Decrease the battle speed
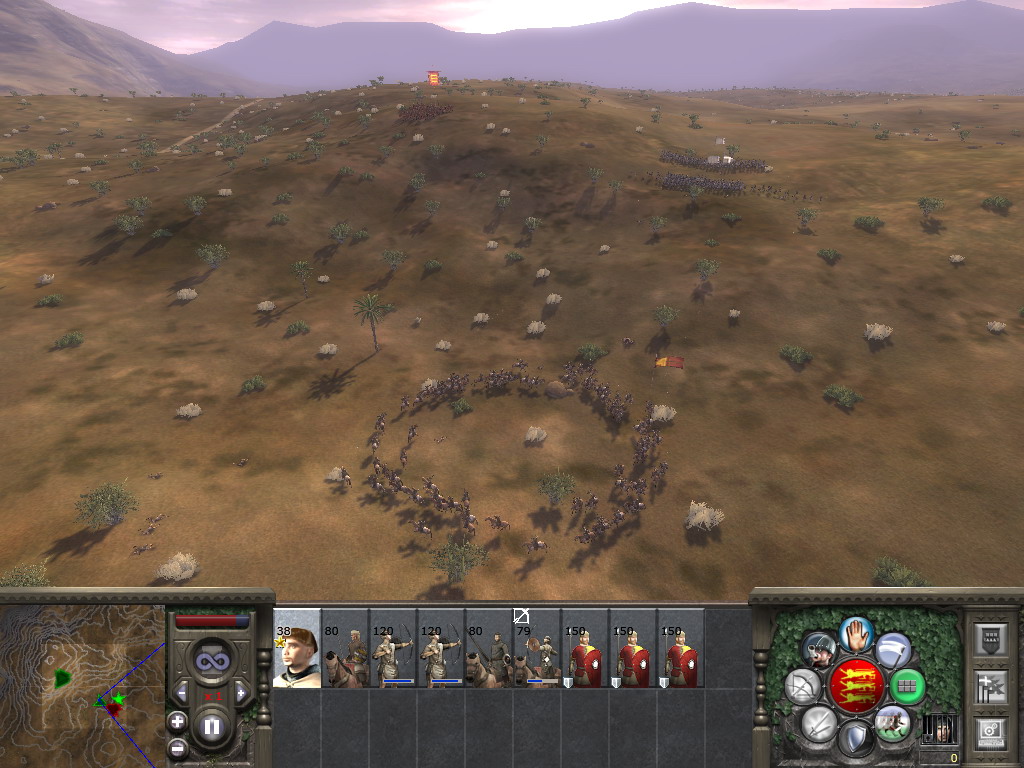1024x768 pixels. coord(183,692)
